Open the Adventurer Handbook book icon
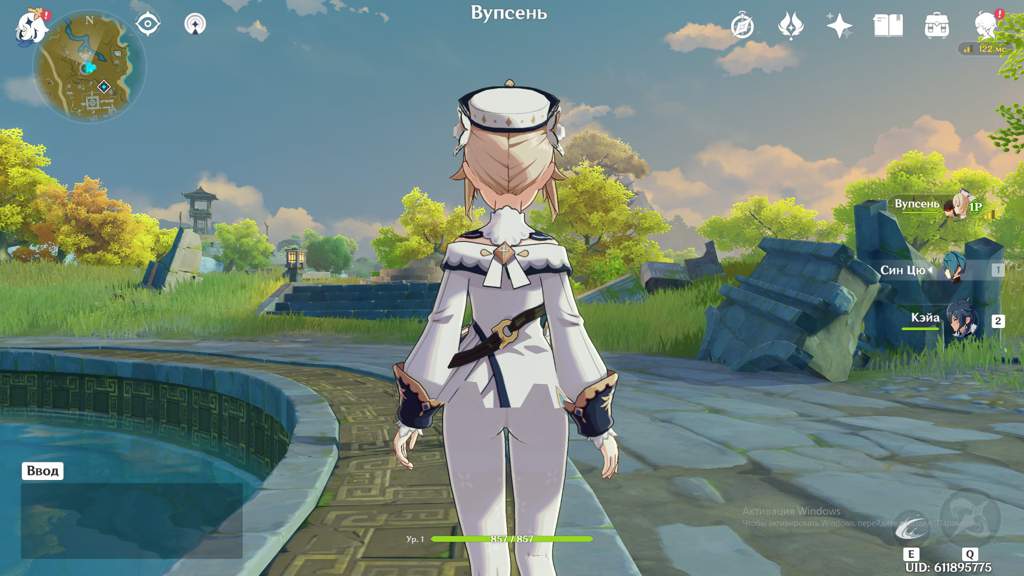The image size is (1024, 576). point(888,25)
